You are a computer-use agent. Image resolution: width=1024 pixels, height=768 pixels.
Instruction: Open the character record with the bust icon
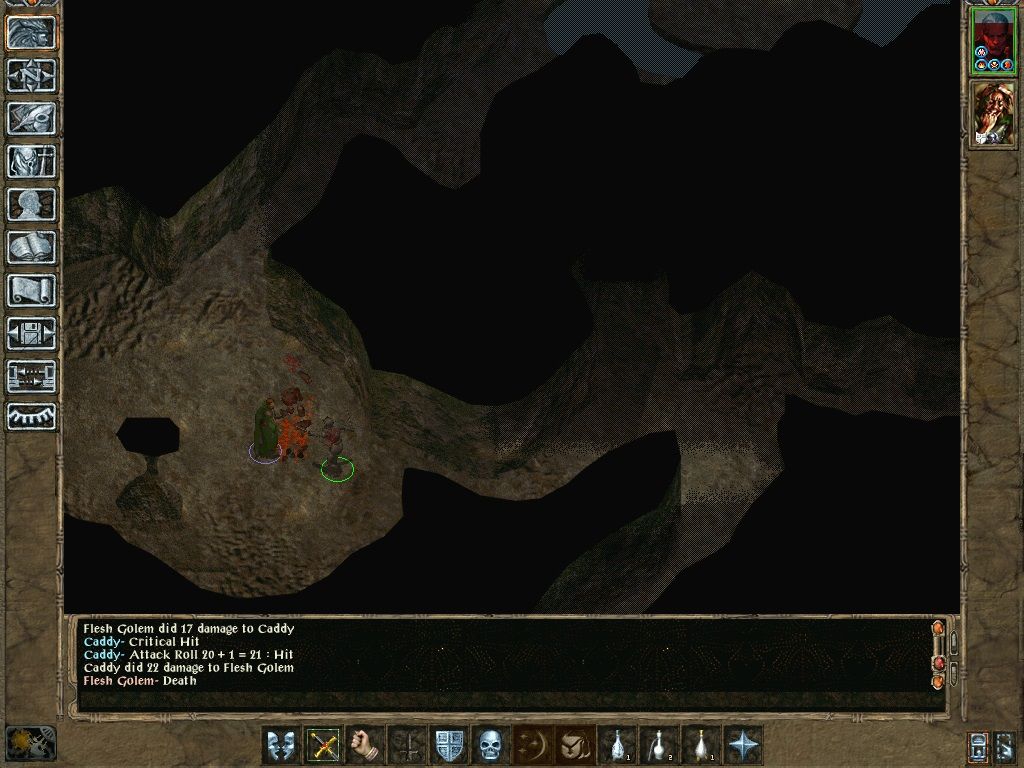(x=32, y=204)
